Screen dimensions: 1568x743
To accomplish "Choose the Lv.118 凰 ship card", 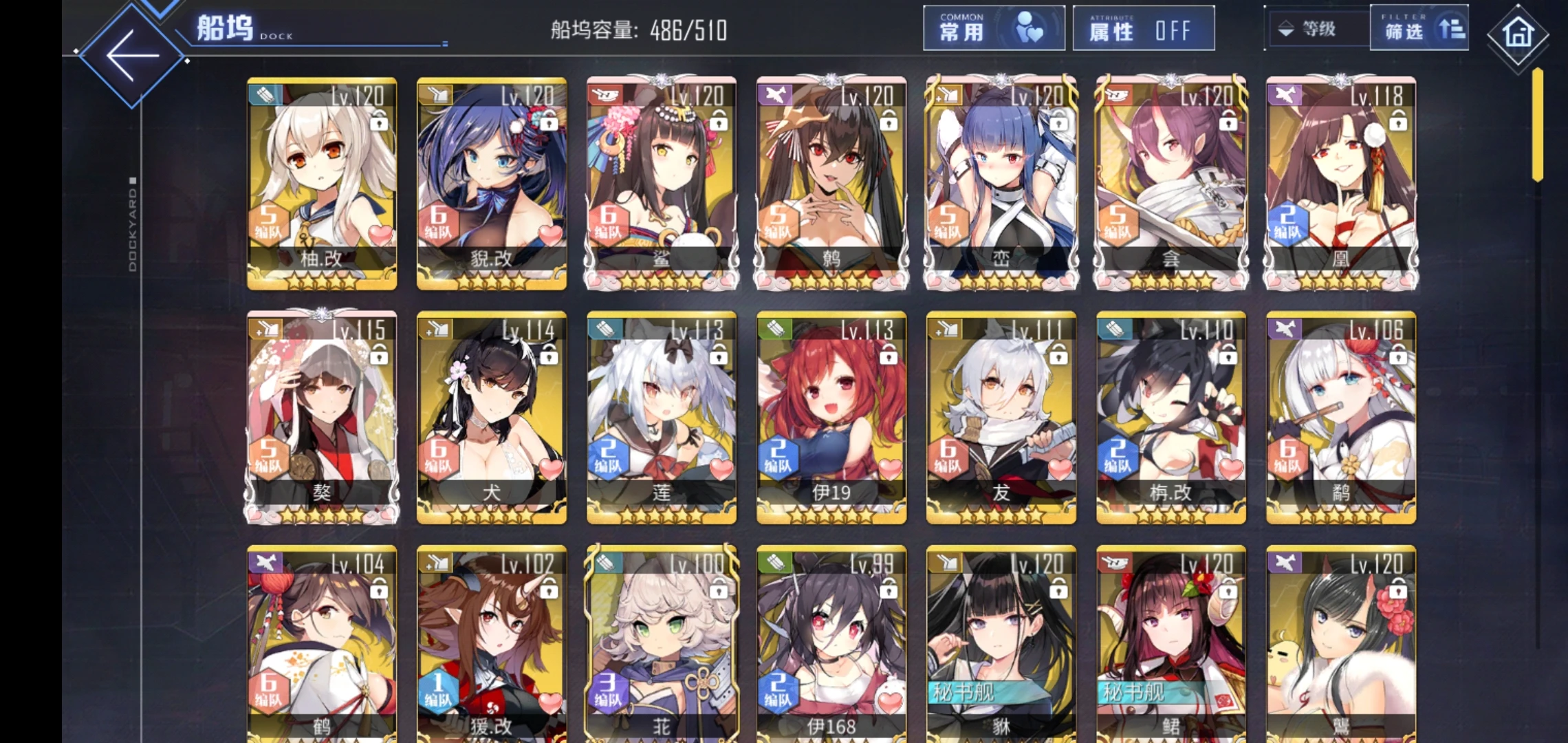I will pyautogui.click(x=1340, y=183).
